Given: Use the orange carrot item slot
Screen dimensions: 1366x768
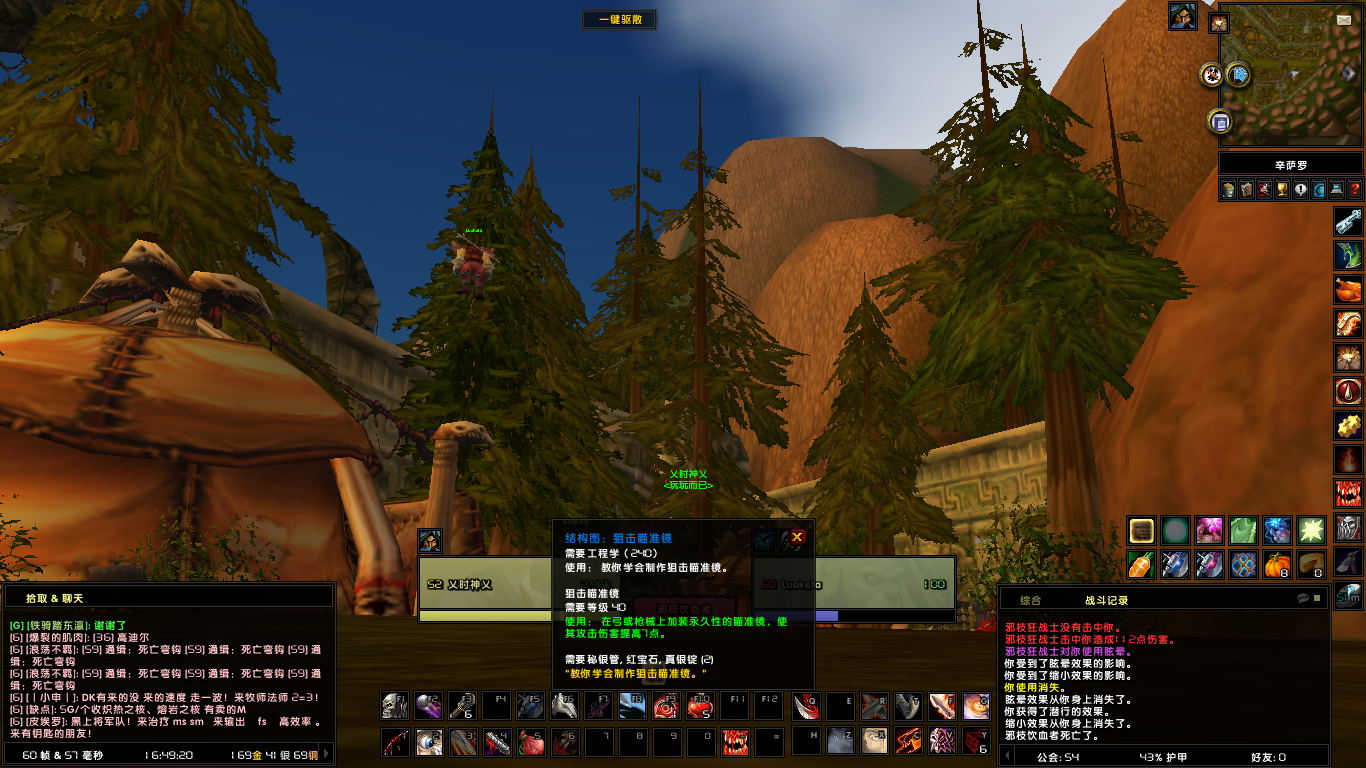Looking at the screenshot, I should coord(1142,564).
